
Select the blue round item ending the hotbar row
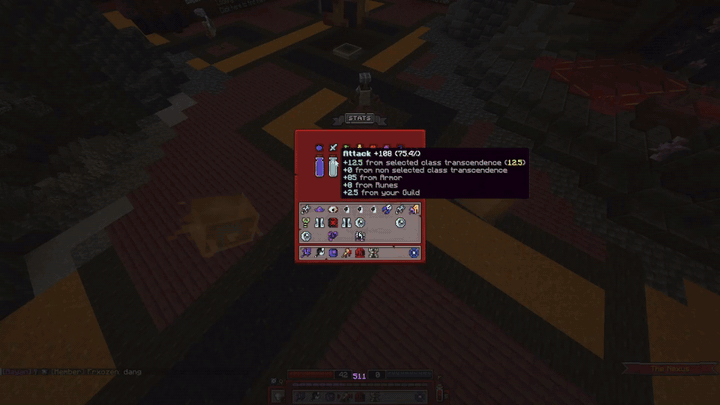click(x=413, y=253)
